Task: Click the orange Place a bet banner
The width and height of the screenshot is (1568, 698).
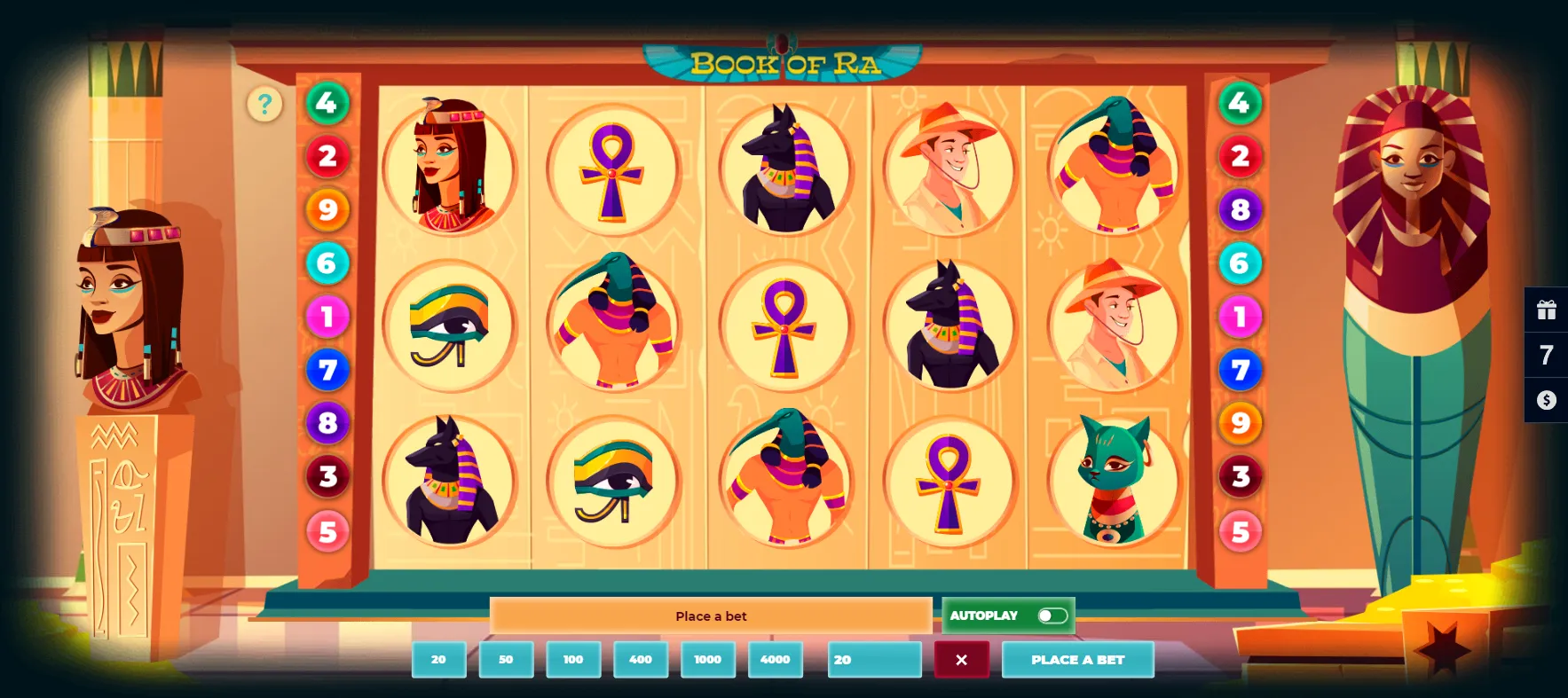Action: click(711, 616)
